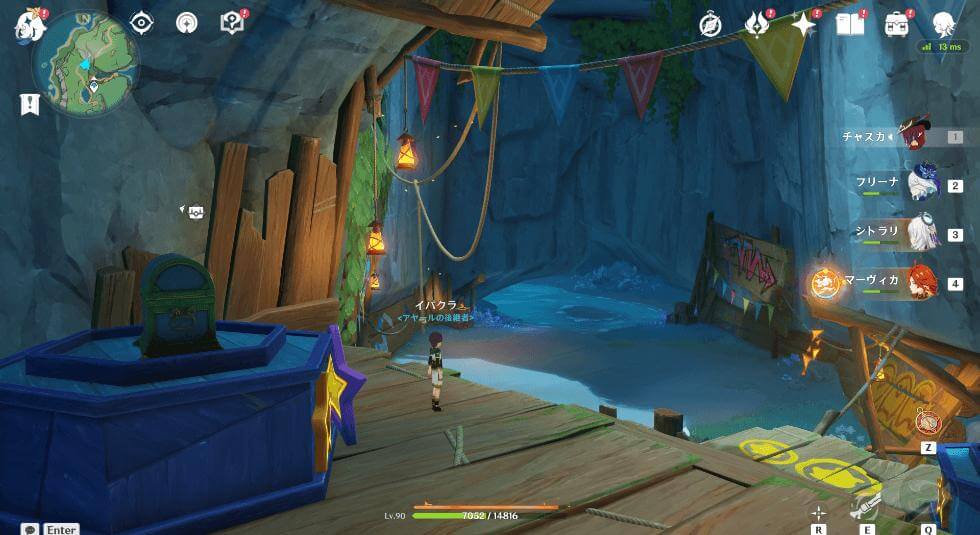Switch to party member マーヴィカ

[920, 282]
